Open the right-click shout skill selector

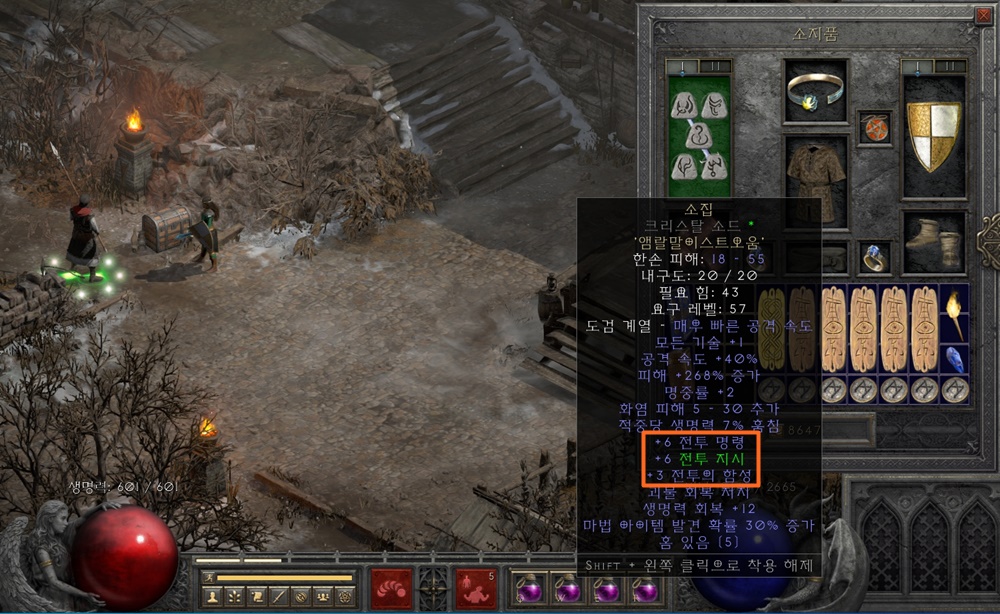coord(476,587)
